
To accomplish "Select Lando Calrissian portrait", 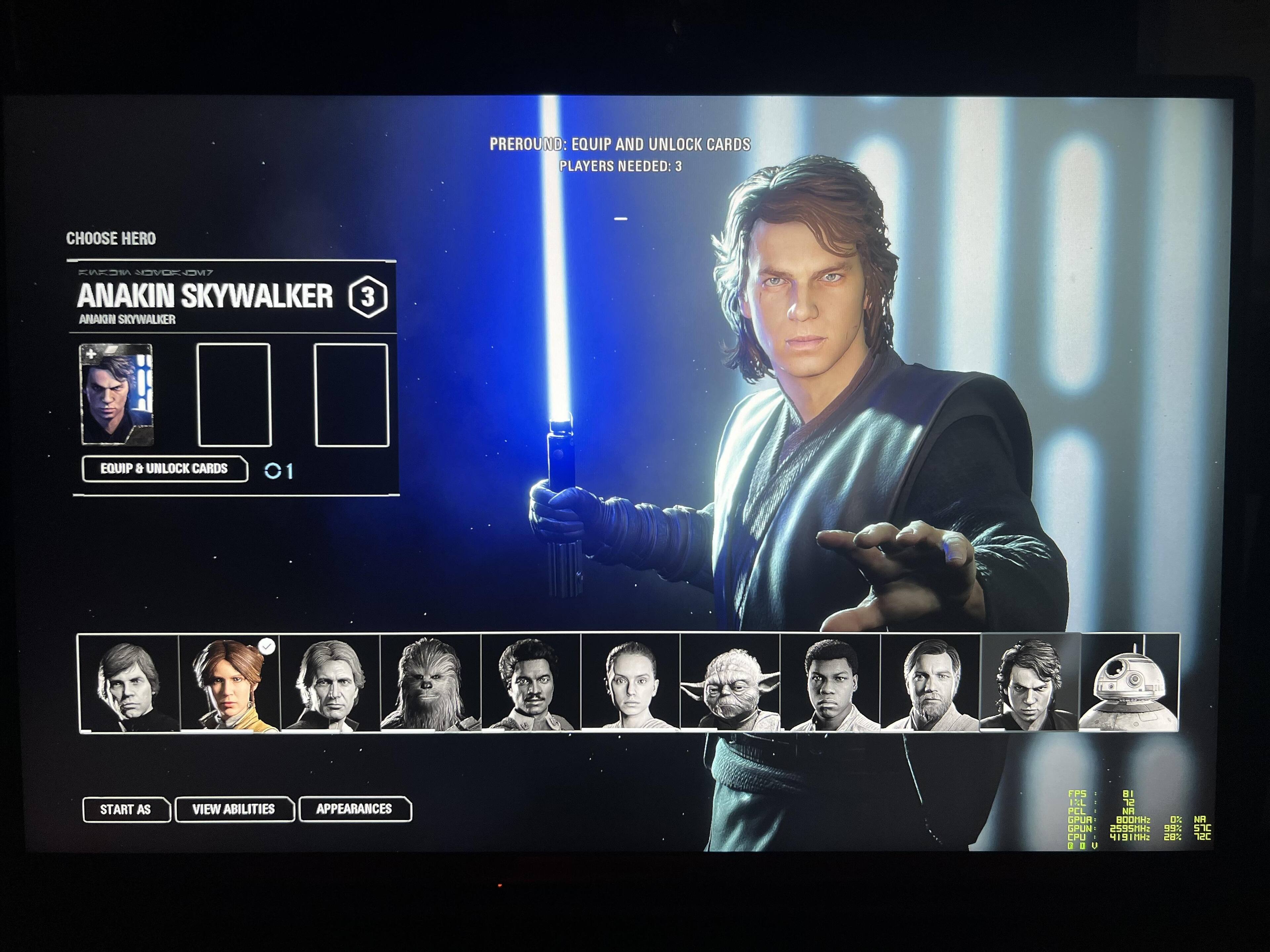I will [x=530, y=683].
